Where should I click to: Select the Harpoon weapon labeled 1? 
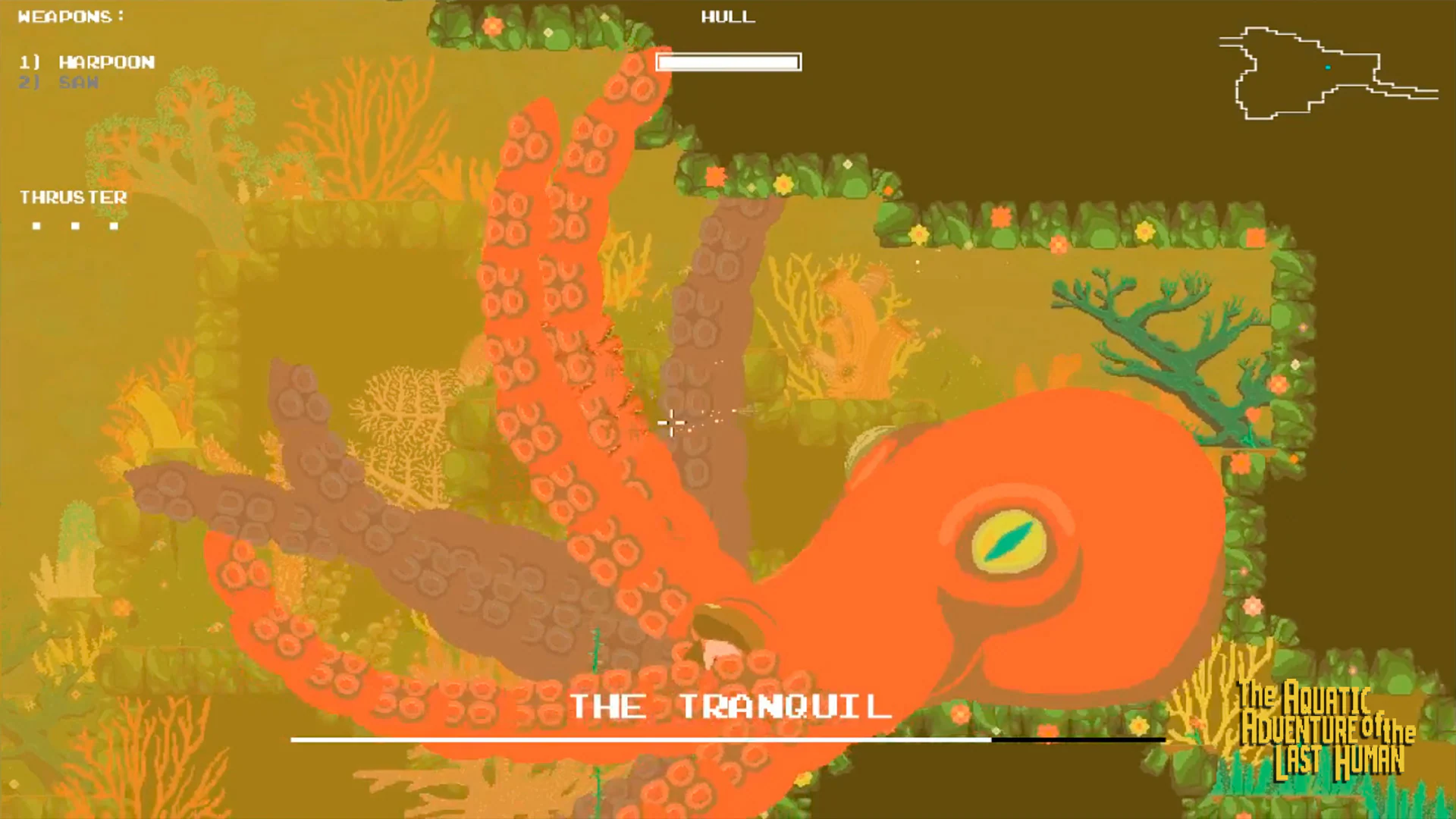(x=87, y=62)
